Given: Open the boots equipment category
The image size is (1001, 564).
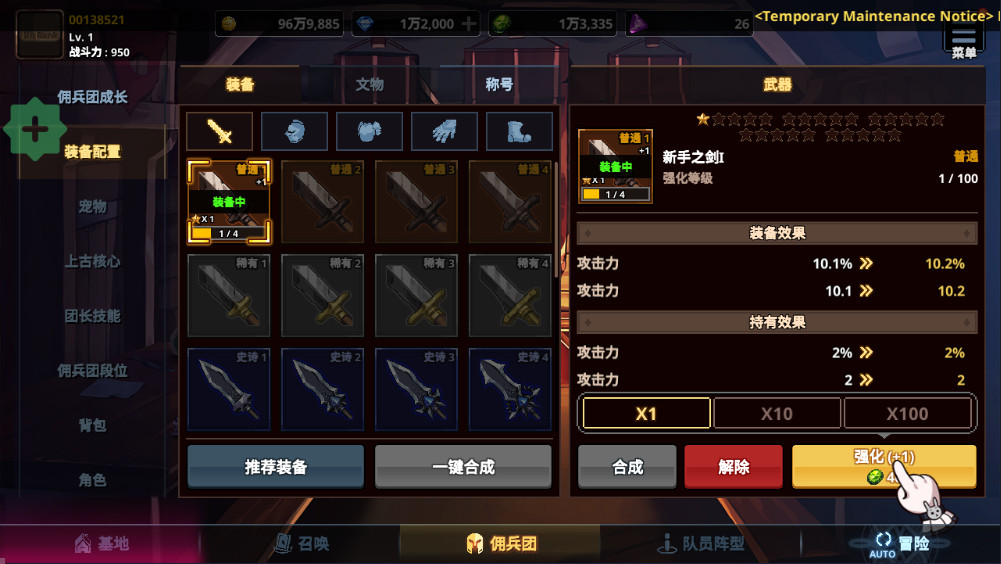Looking at the screenshot, I should [x=519, y=131].
